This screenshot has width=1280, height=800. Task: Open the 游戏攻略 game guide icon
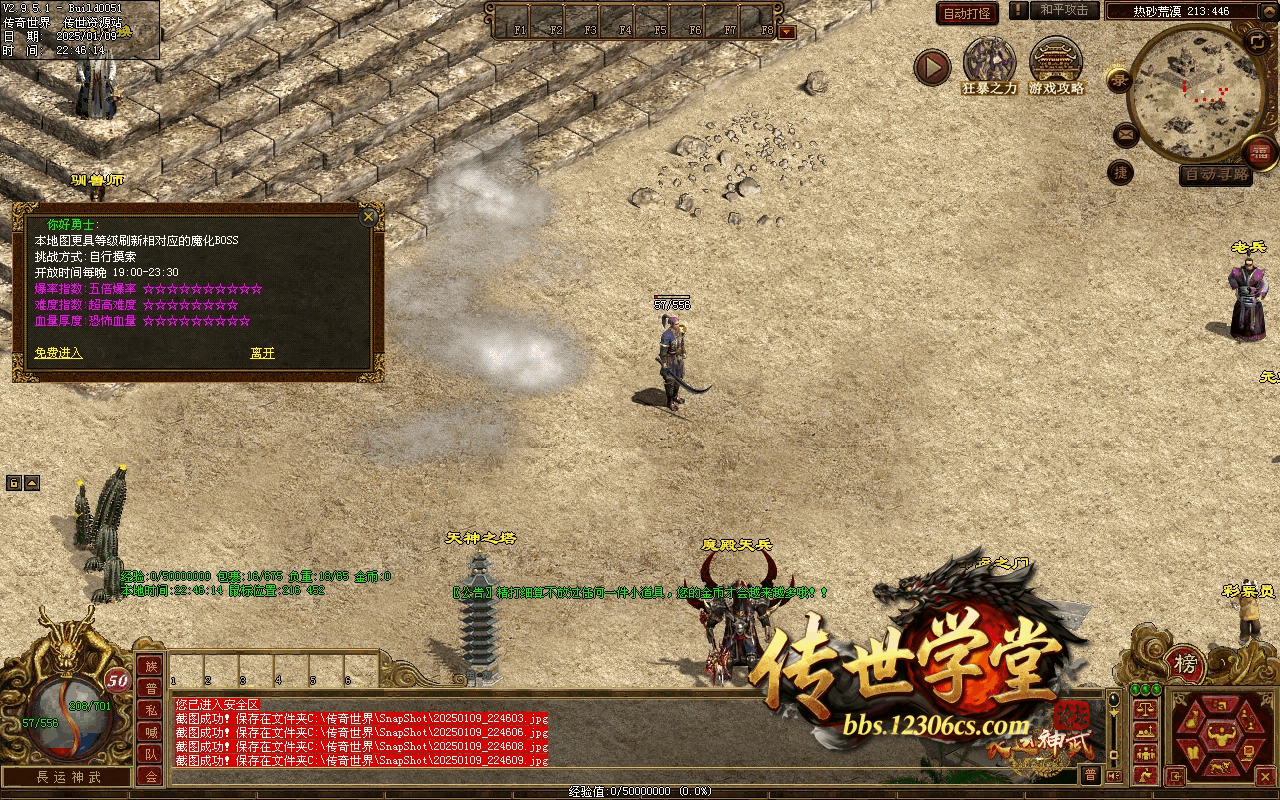(x=1056, y=63)
